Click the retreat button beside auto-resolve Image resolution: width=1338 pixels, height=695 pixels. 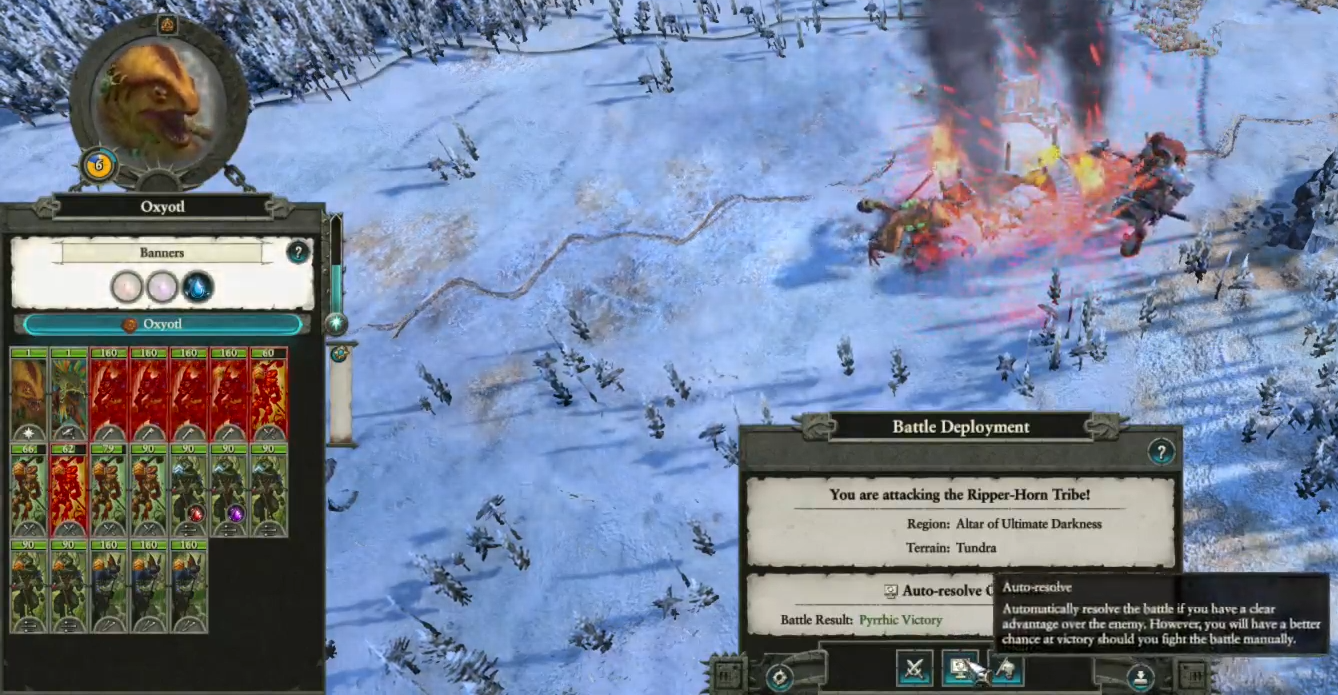tap(1006, 667)
